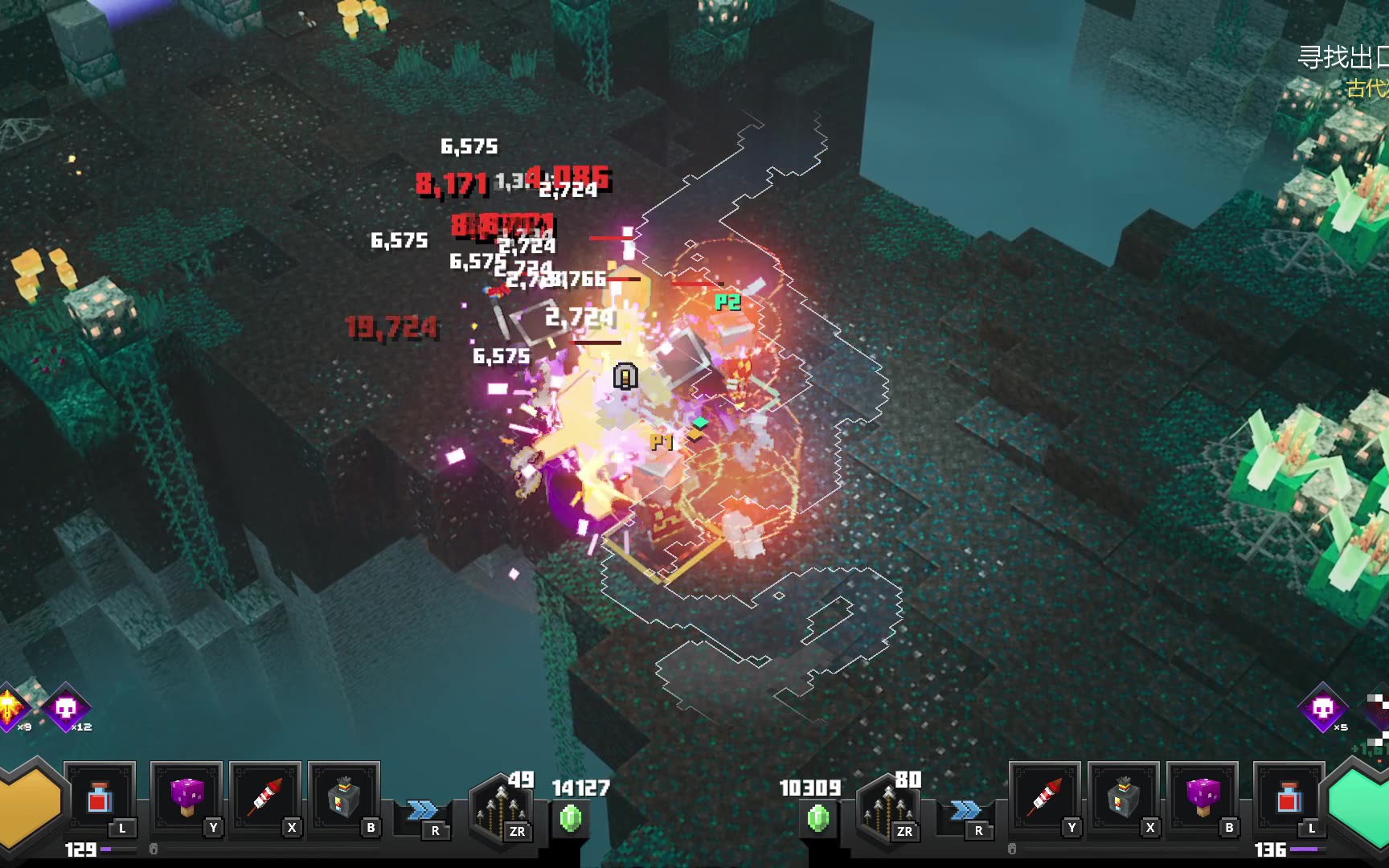Screen dimensions: 1389x868
Task: Inspect the skull status effect showing x12
Action: pos(66,708)
